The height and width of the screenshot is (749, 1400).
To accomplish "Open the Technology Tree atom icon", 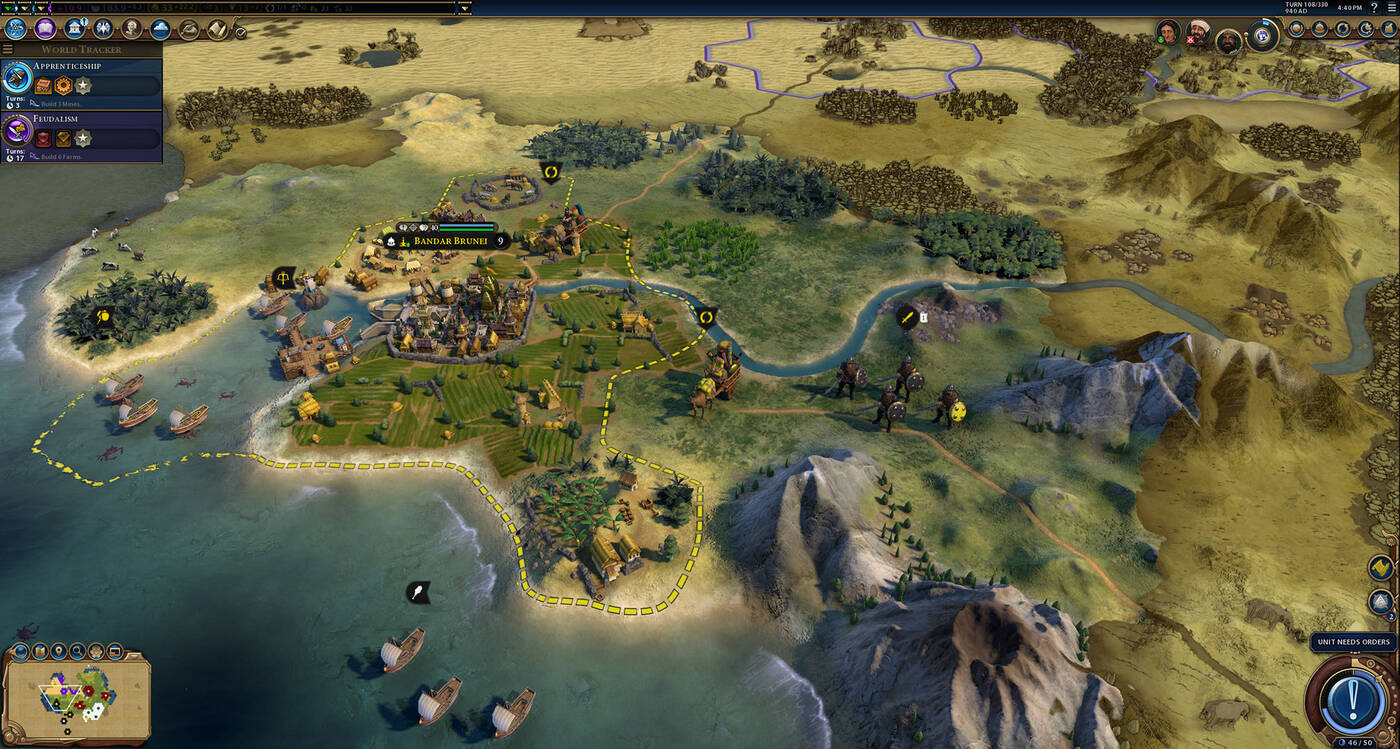I will [x=15, y=29].
